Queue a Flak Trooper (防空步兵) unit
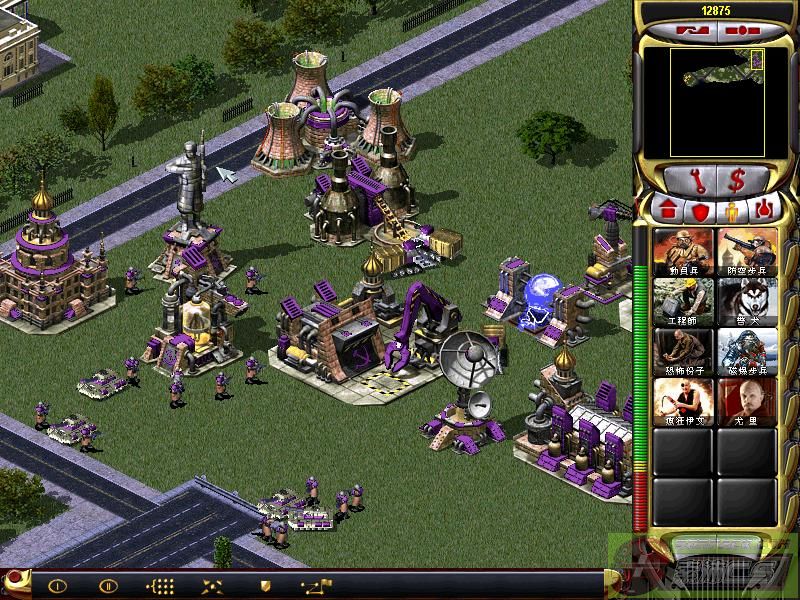This screenshot has width=800, height=600. [x=746, y=250]
